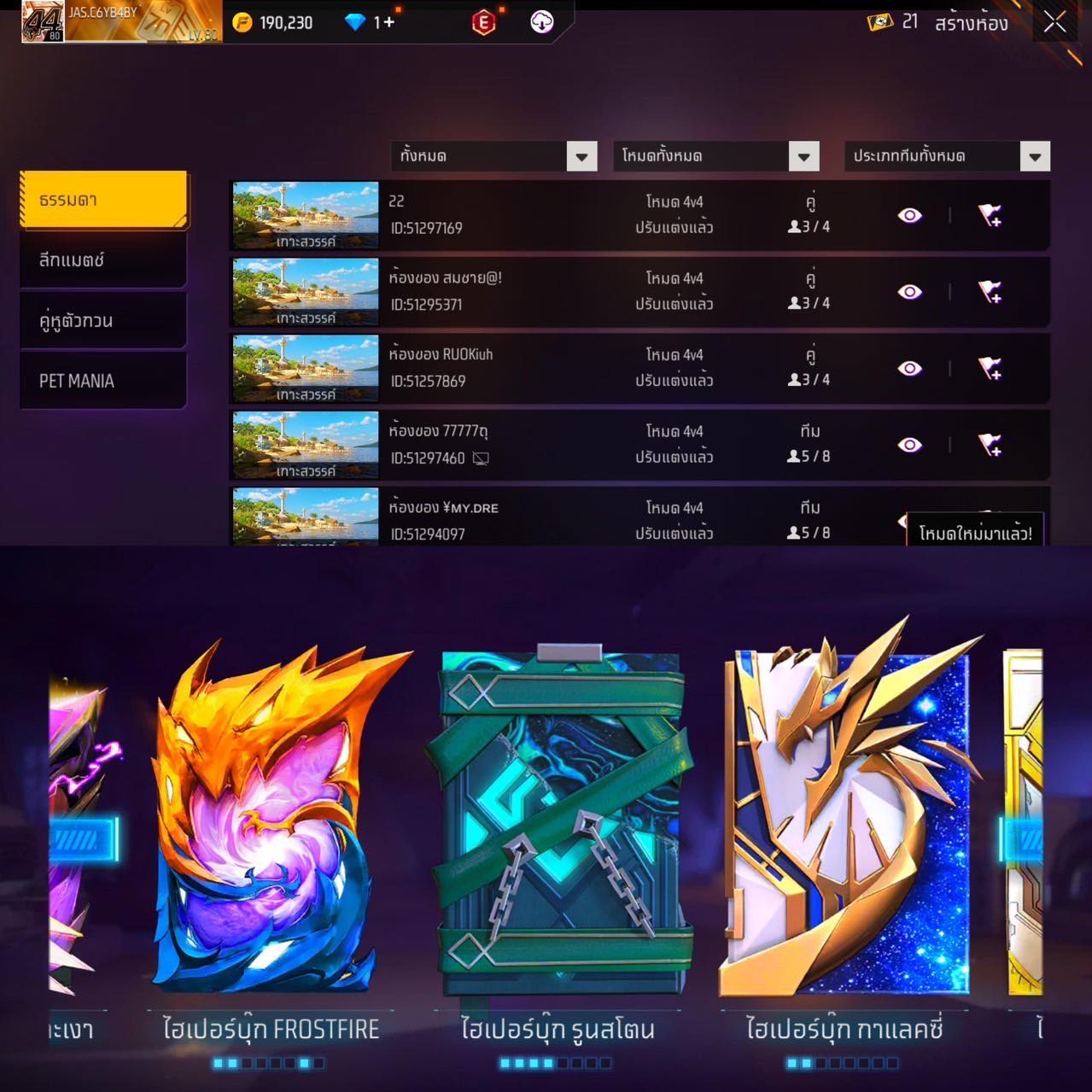Spectate room ID:51297460 via eye icon
Viewport: 1092px width, 1092px height.
909,445
